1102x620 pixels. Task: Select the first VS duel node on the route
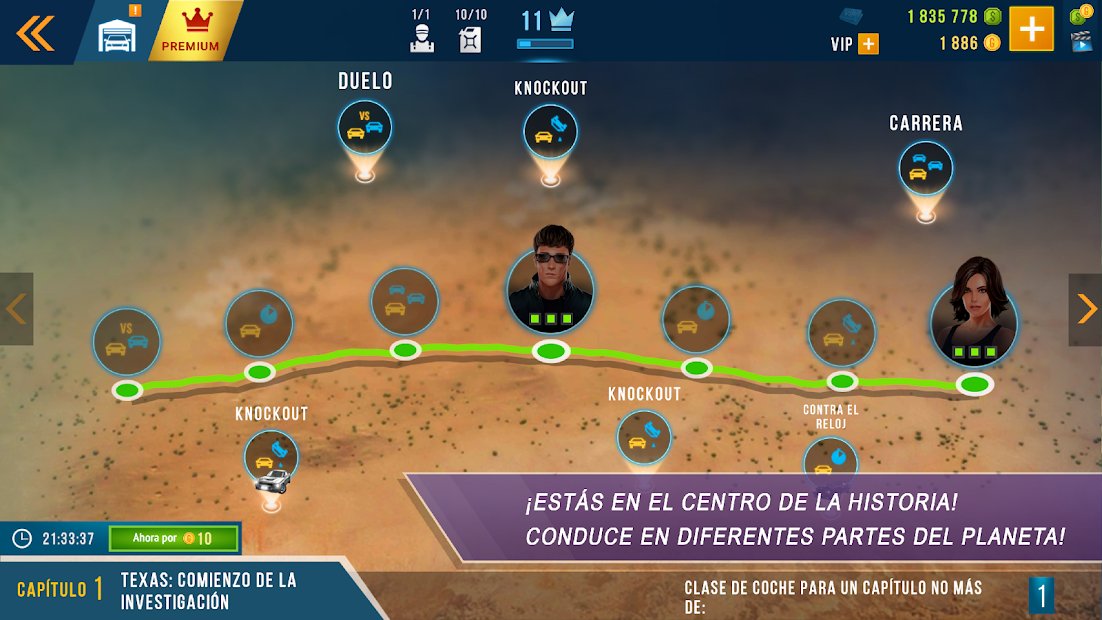pos(127,341)
